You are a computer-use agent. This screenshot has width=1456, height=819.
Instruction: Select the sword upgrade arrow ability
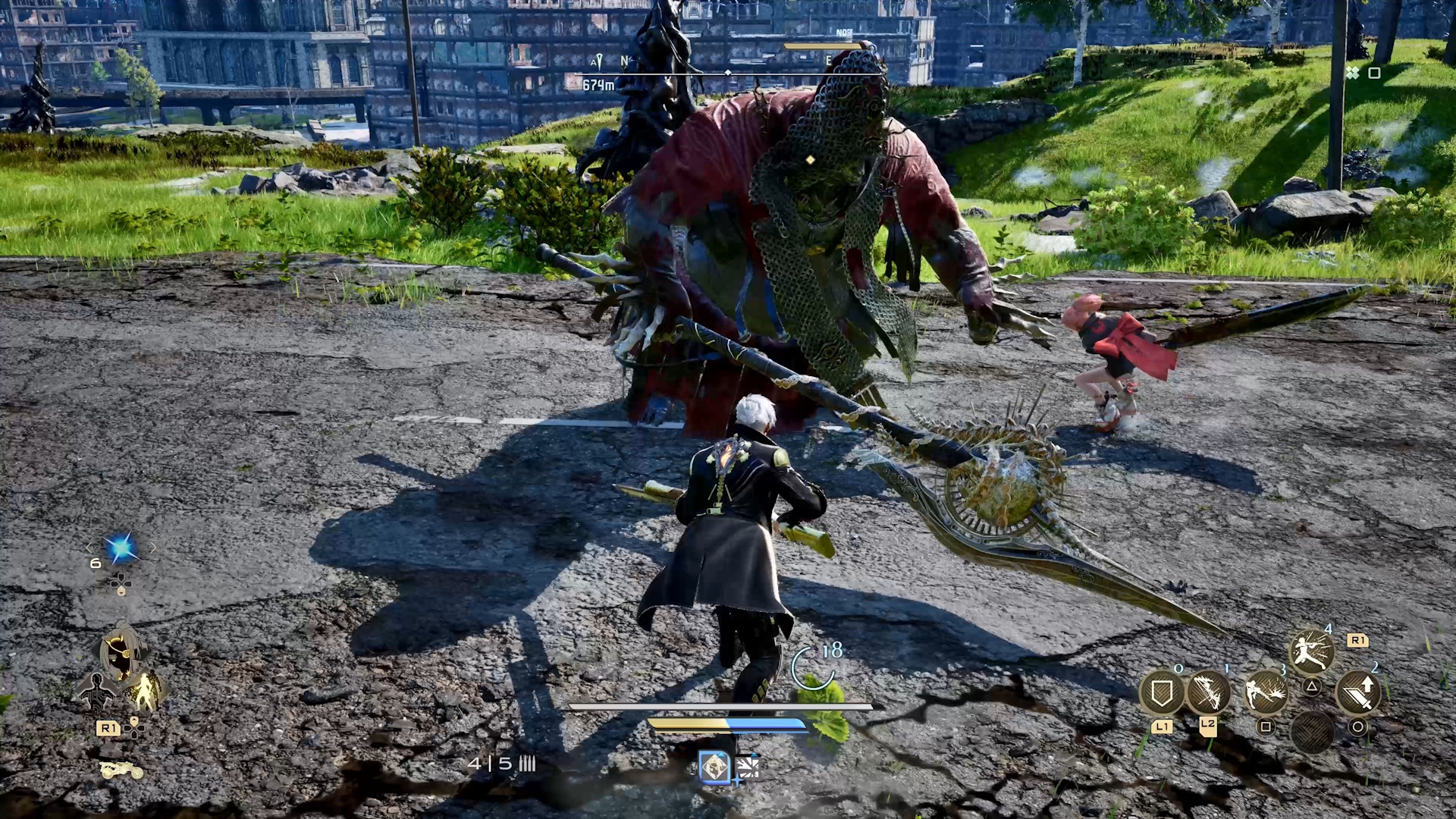click(1357, 693)
